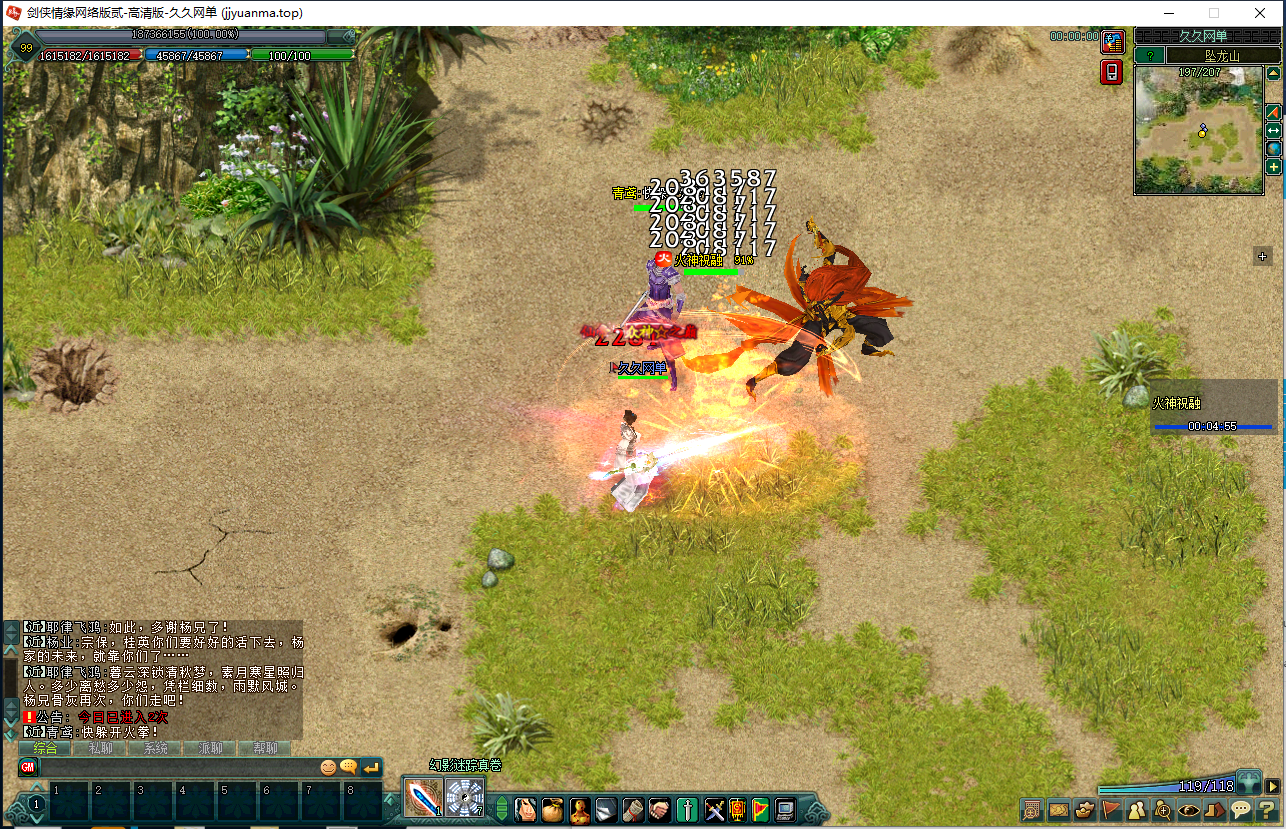The image size is (1286, 829).
Task: Open the 系统 chat tab
Action: [155, 748]
